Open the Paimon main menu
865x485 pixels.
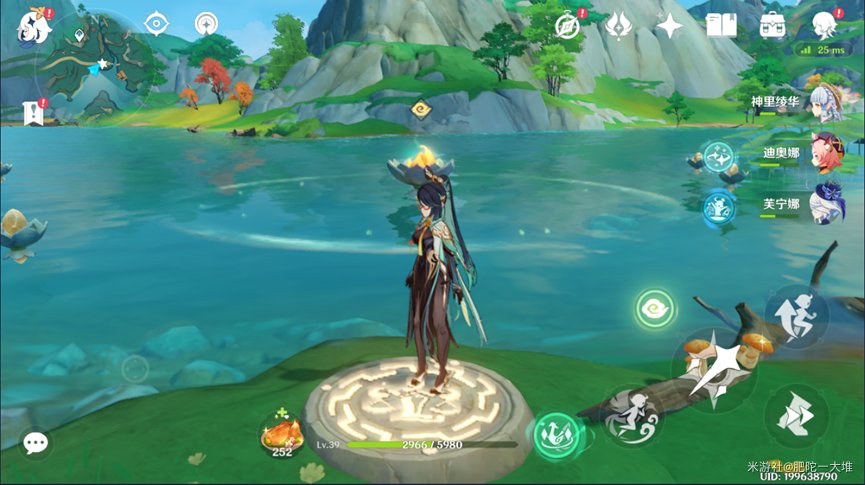pos(33,28)
